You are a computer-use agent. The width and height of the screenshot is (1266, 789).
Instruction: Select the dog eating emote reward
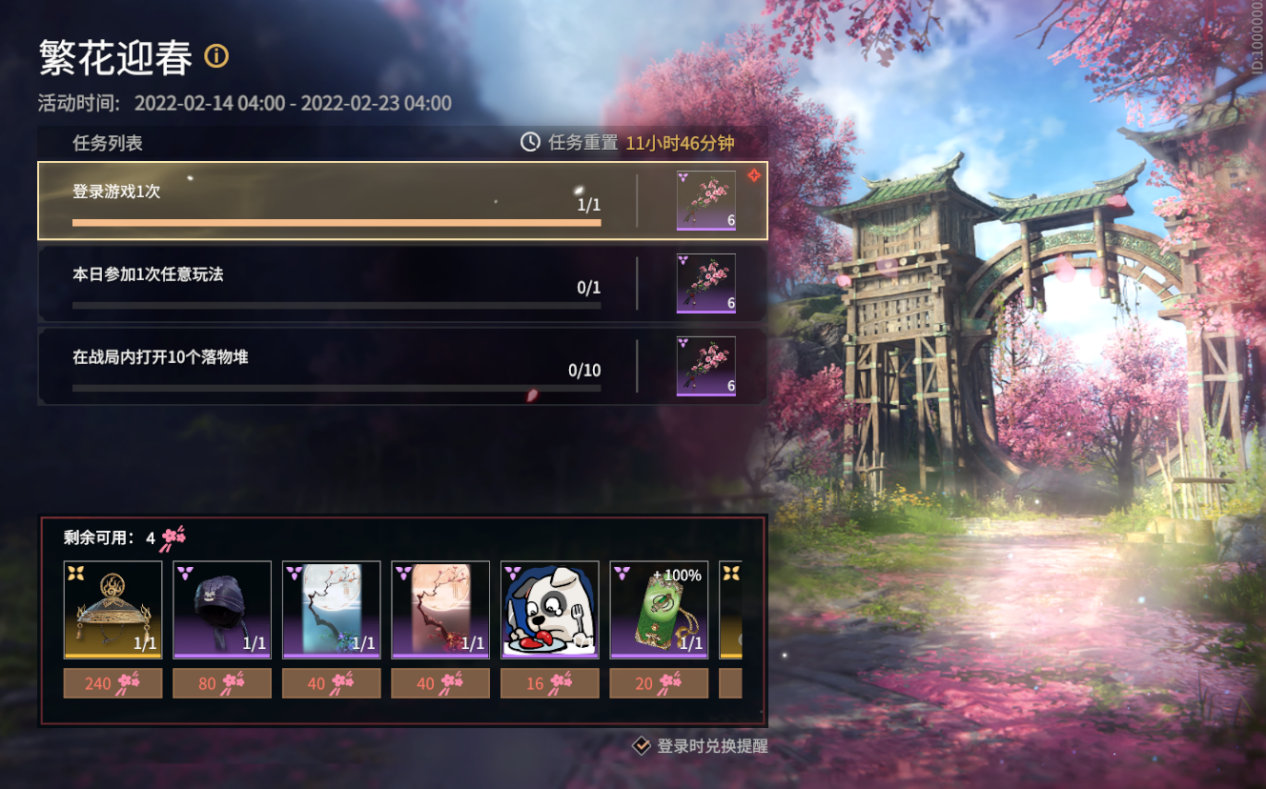point(549,609)
